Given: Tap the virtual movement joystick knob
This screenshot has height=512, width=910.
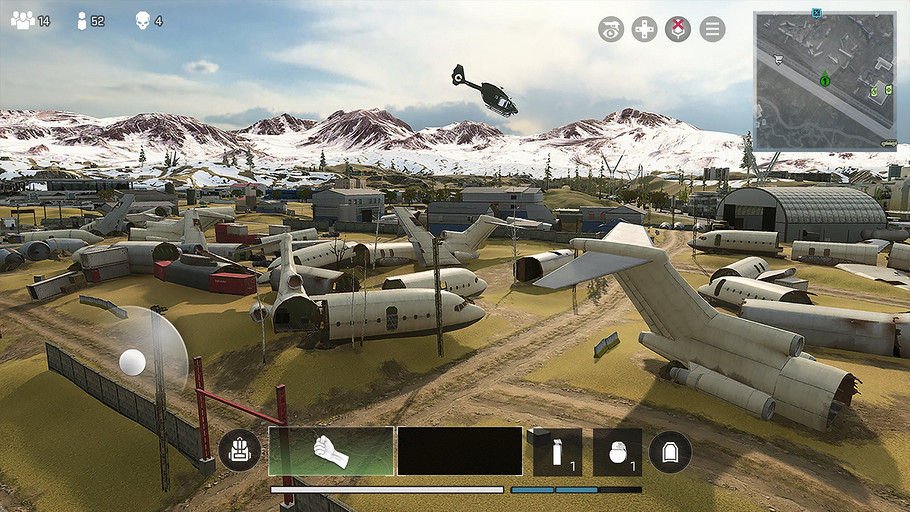Looking at the screenshot, I should (132, 362).
